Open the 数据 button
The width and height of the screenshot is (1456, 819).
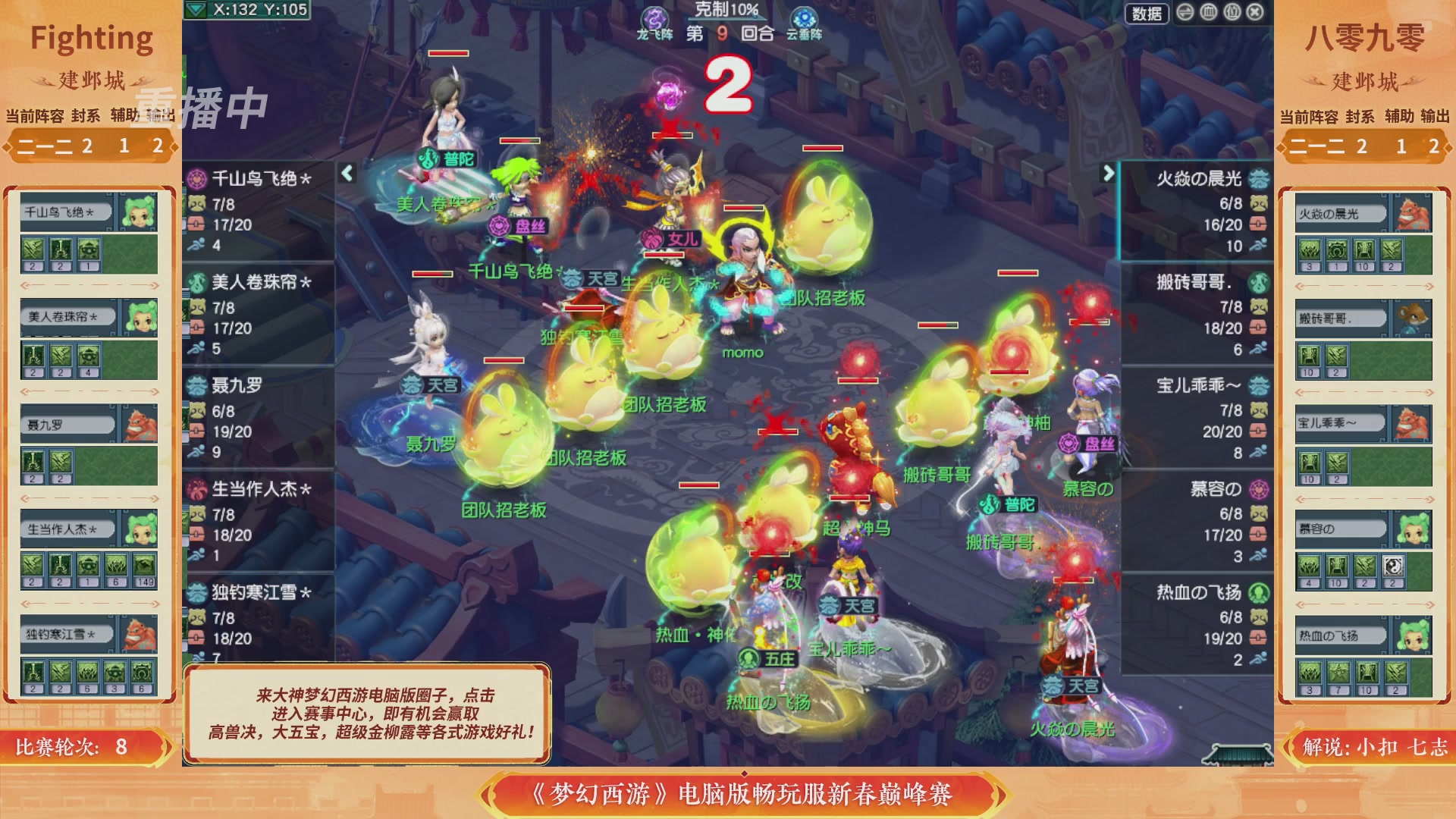(x=1147, y=14)
